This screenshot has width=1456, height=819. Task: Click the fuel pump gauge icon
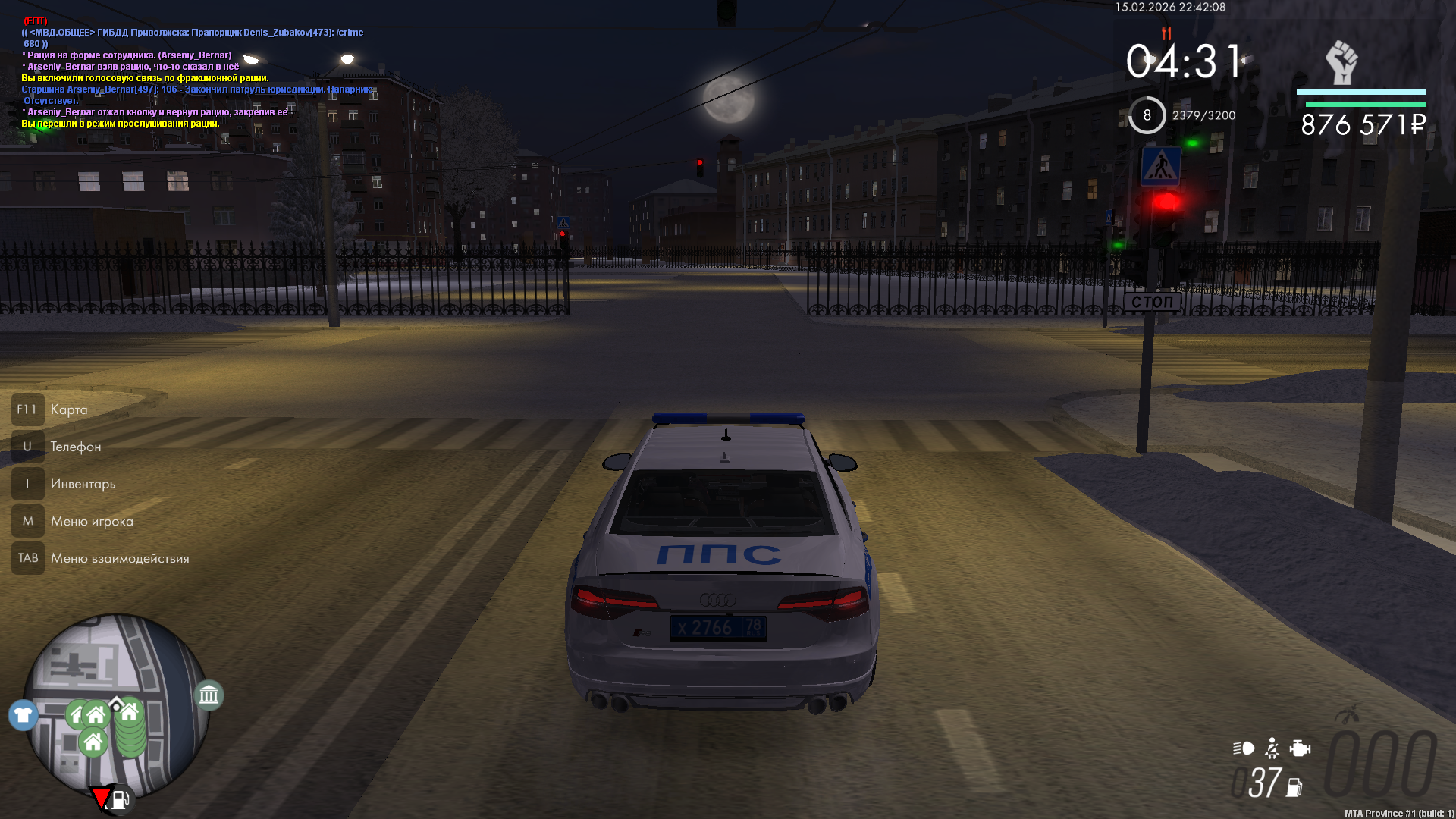[1294, 788]
